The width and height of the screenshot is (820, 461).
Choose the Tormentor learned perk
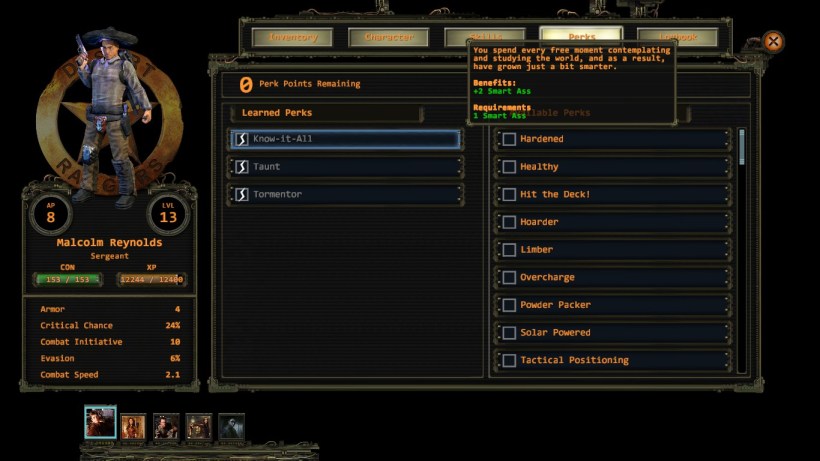point(346,194)
